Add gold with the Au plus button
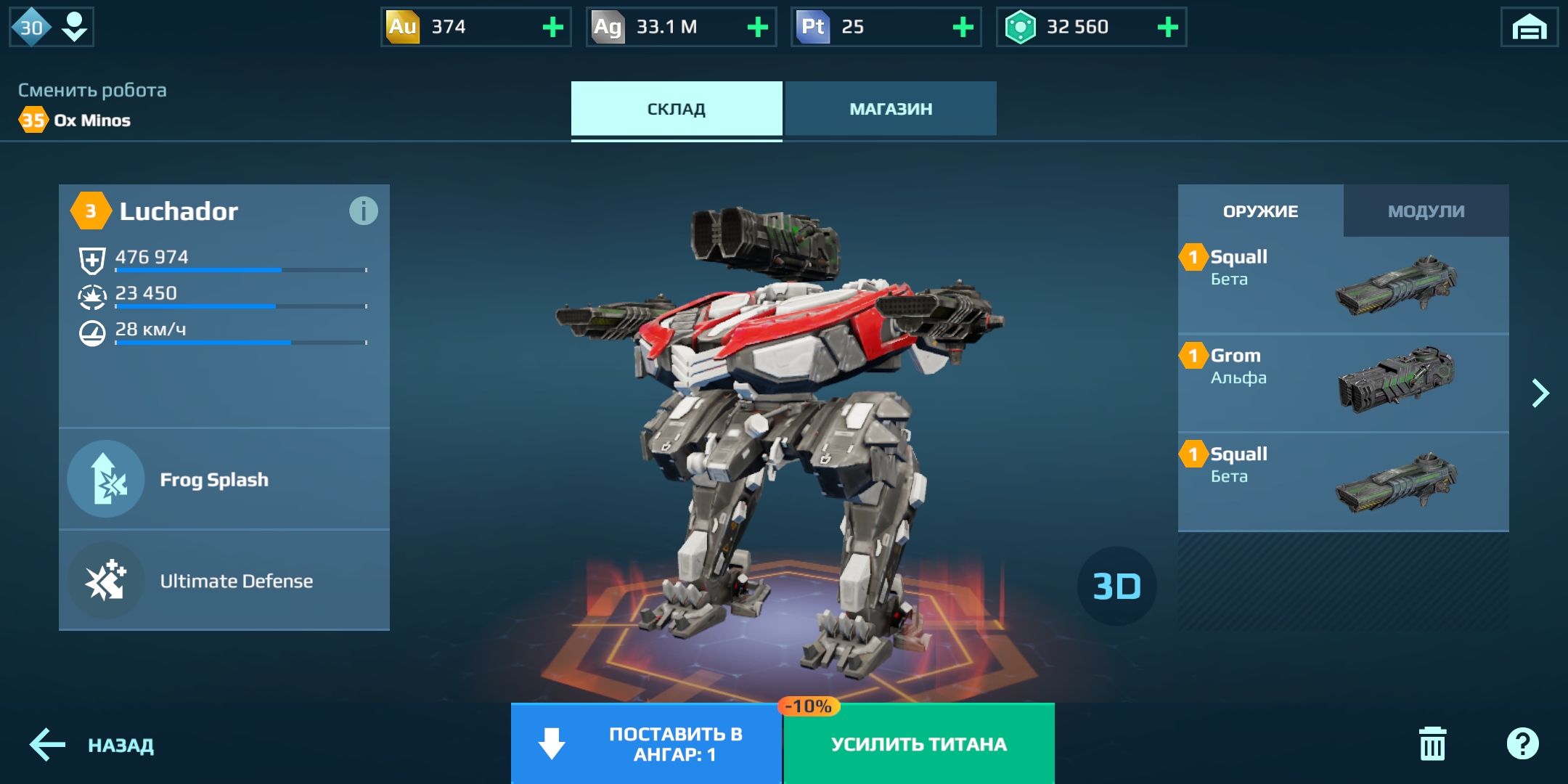The width and height of the screenshot is (1568, 784). (x=553, y=28)
